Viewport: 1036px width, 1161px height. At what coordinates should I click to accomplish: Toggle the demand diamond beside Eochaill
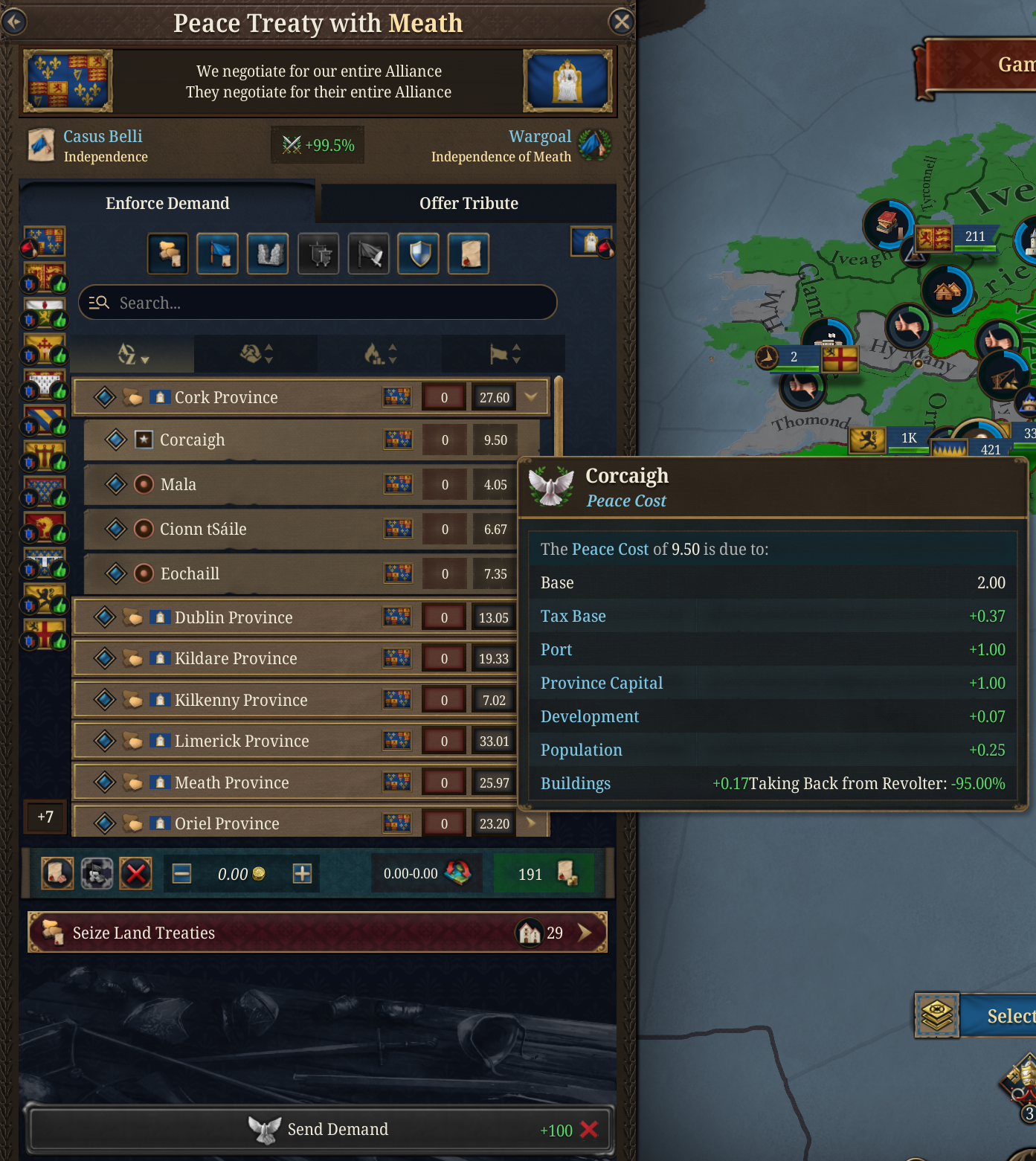tap(117, 573)
